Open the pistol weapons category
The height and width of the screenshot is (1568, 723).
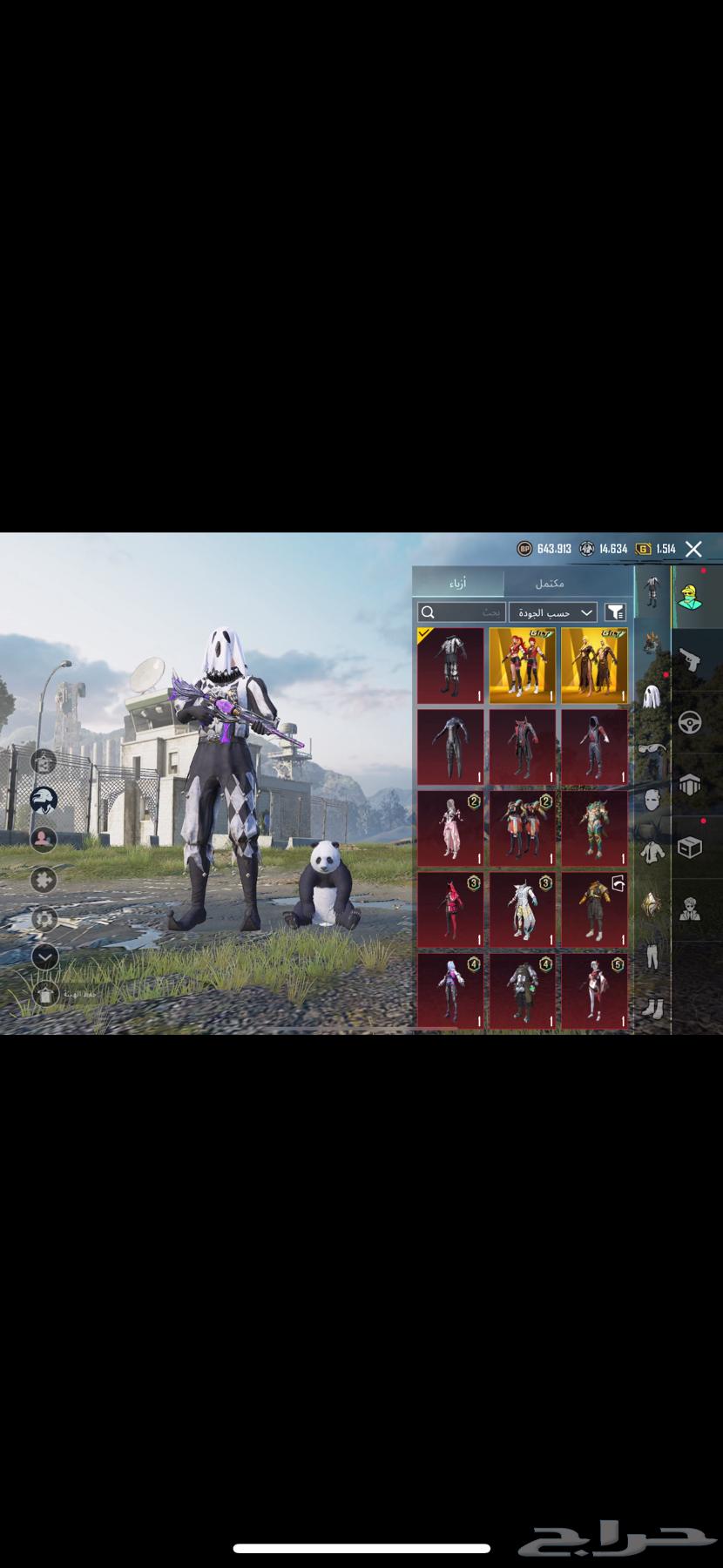point(690,659)
